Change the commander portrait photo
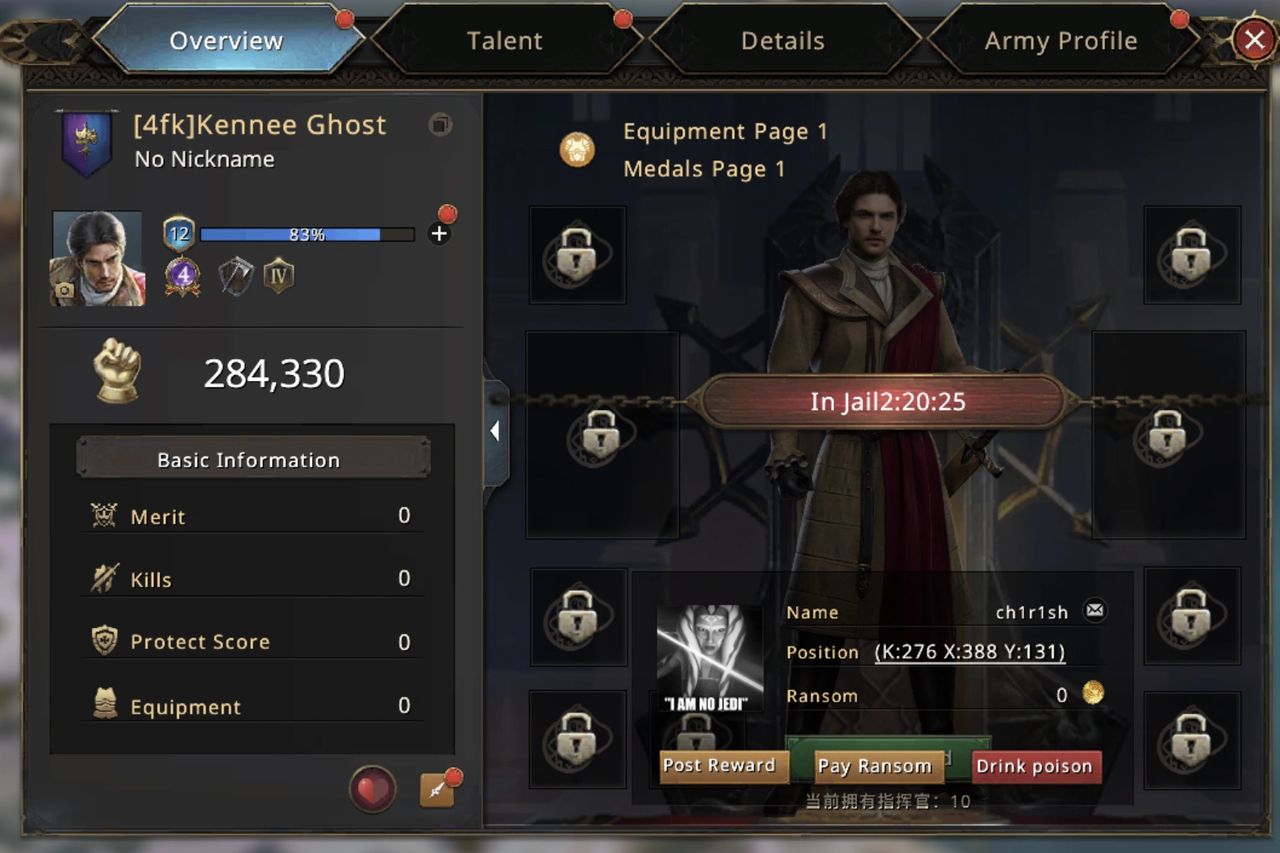Image resolution: width=1280 pixels, height=853 pixels. [66, 291]
